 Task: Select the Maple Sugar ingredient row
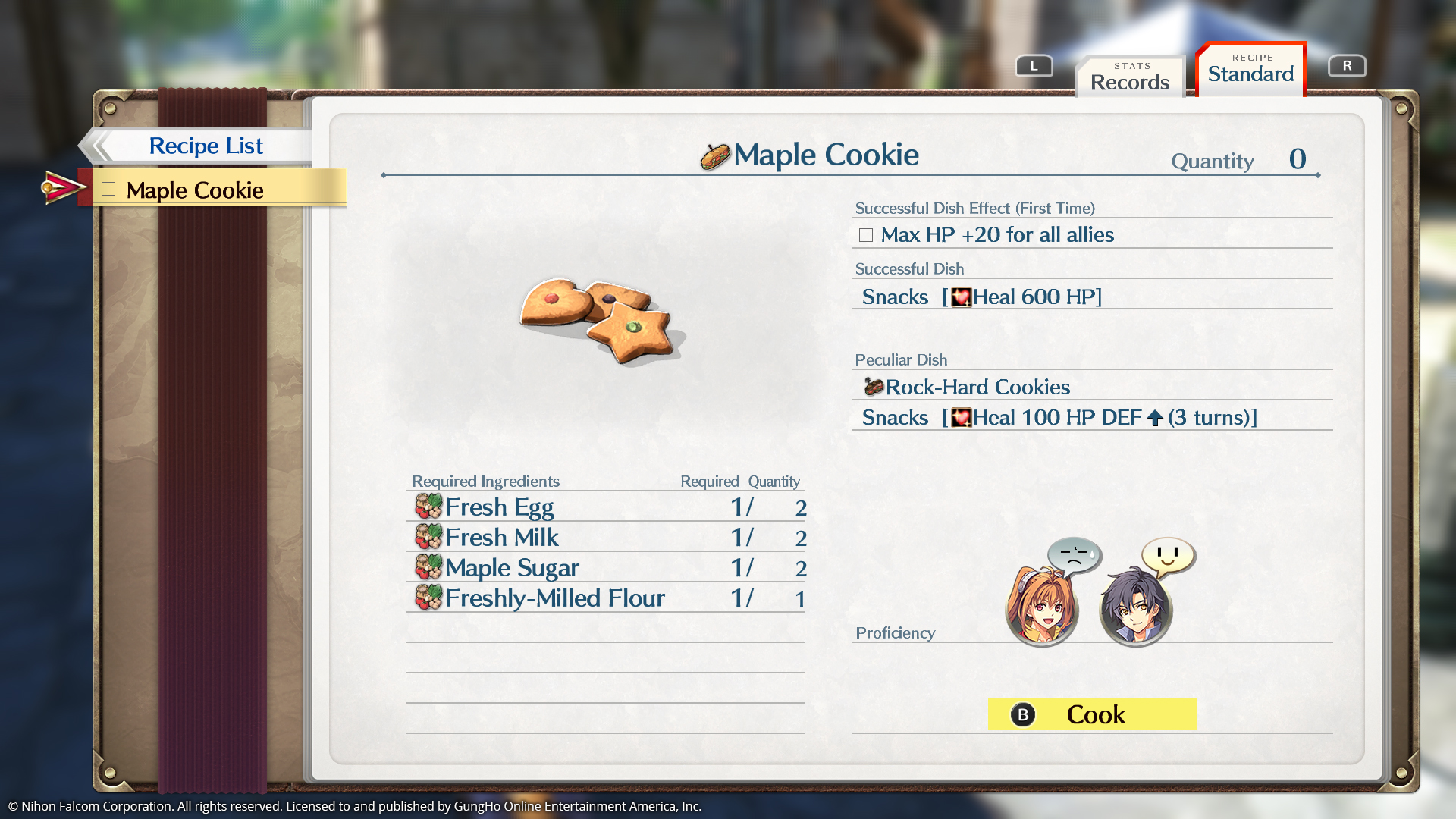click(605, 567)
